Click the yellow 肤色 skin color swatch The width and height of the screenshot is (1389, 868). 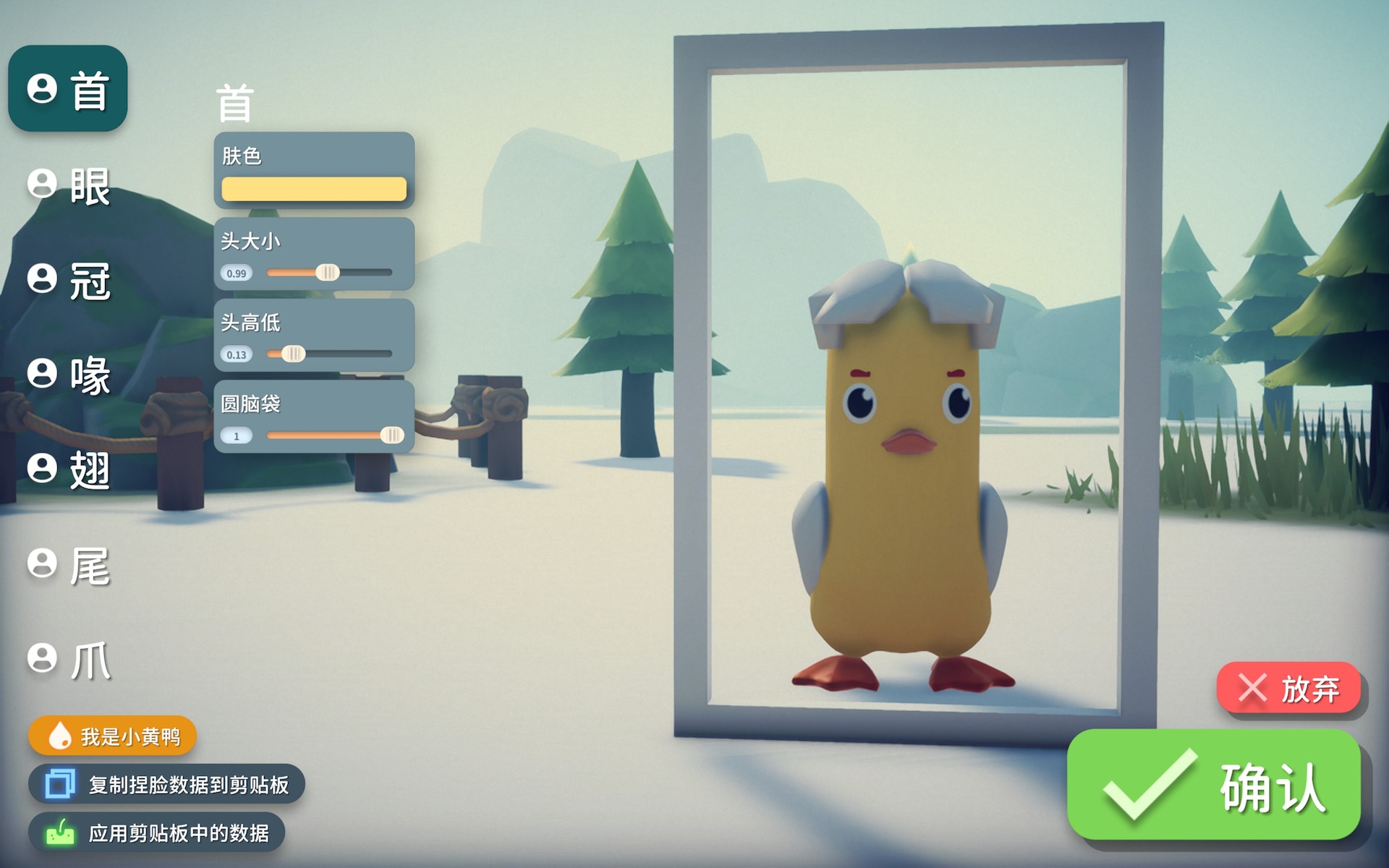[x=313, y=189]
